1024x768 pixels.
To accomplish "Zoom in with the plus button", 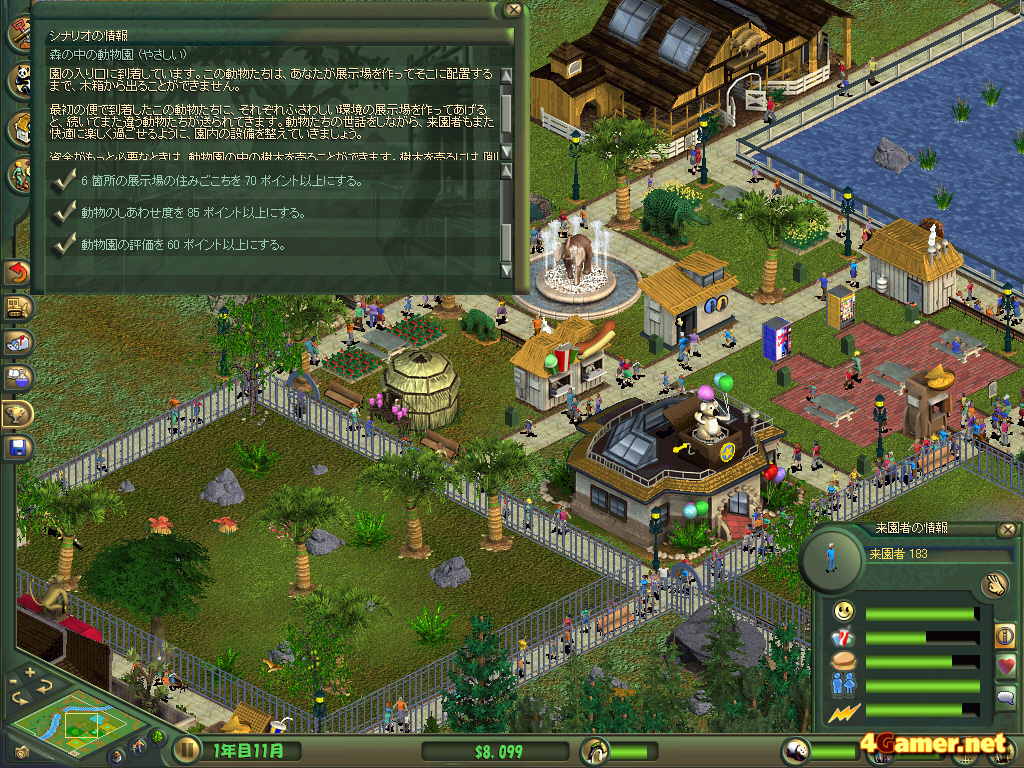I will click(x=30, y=672).
